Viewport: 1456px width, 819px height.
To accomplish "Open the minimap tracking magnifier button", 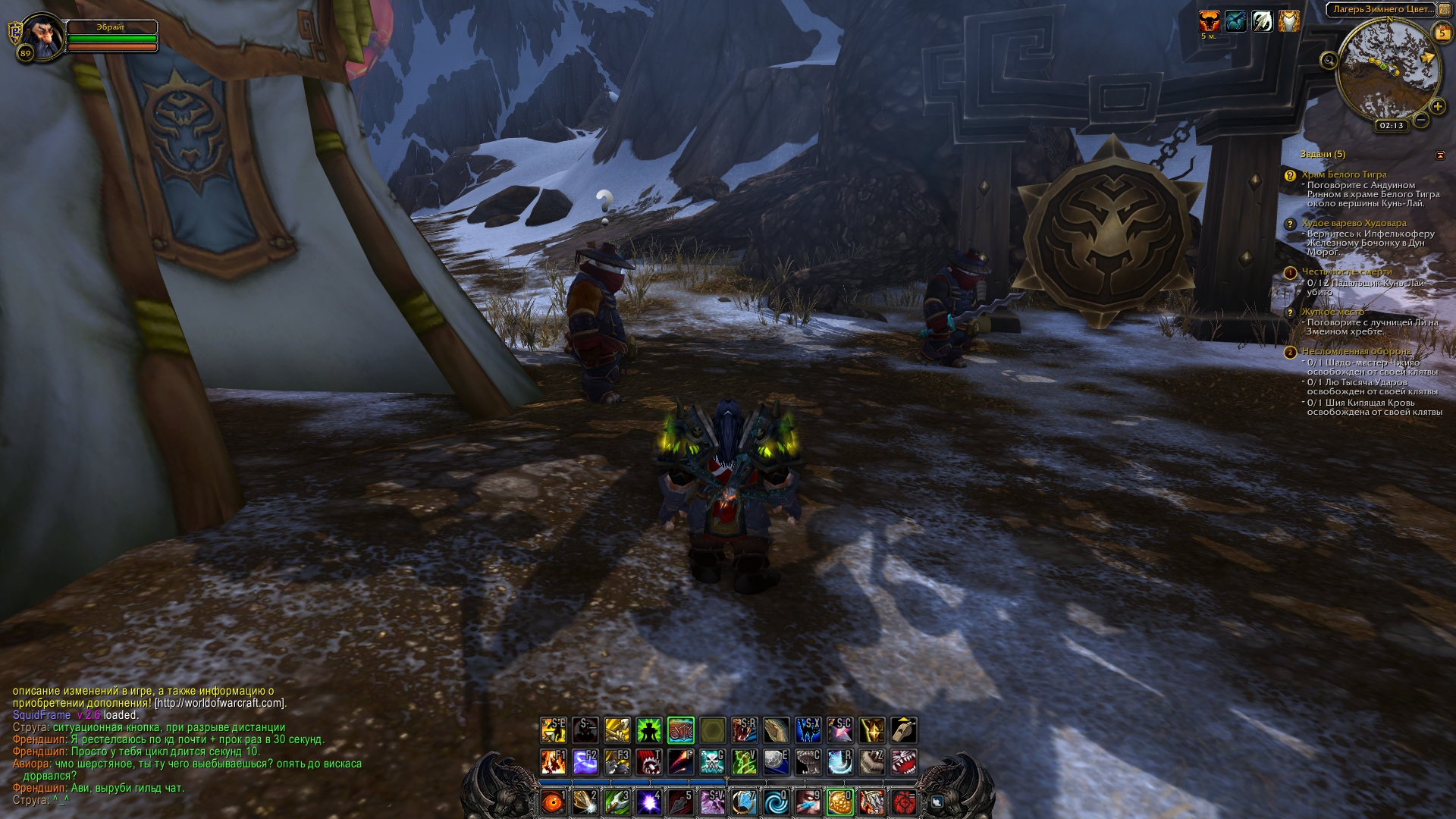I will 1329,61.
